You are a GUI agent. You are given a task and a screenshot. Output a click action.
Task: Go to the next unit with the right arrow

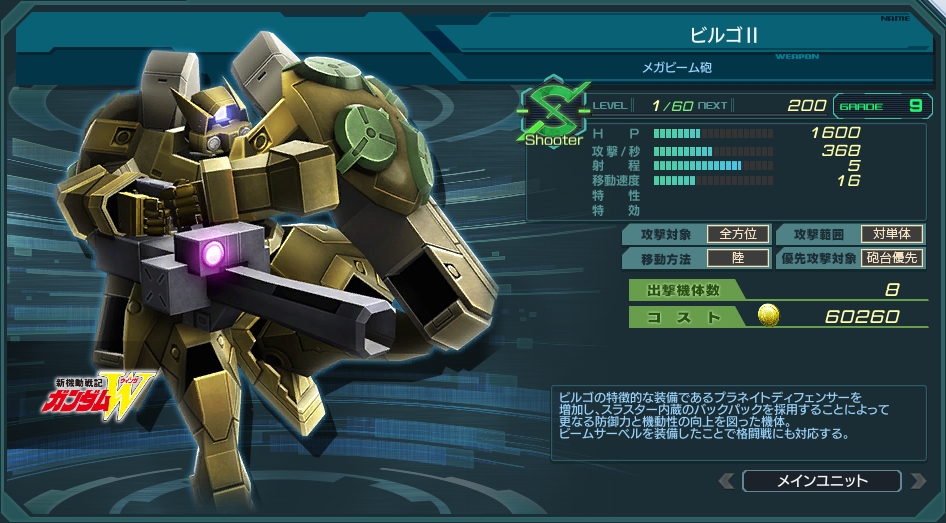pos(917,481)
